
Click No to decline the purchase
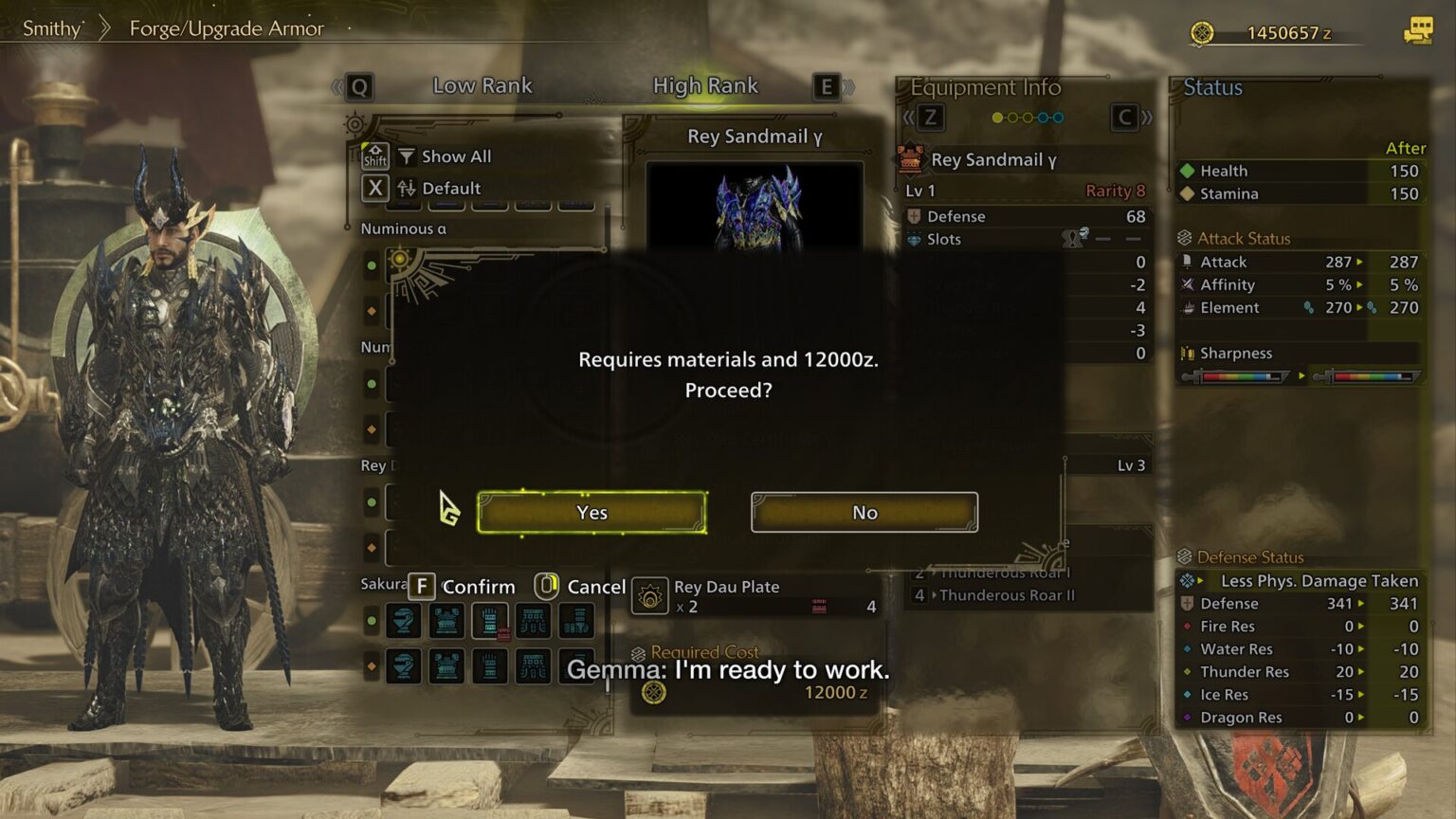[863, 512]
